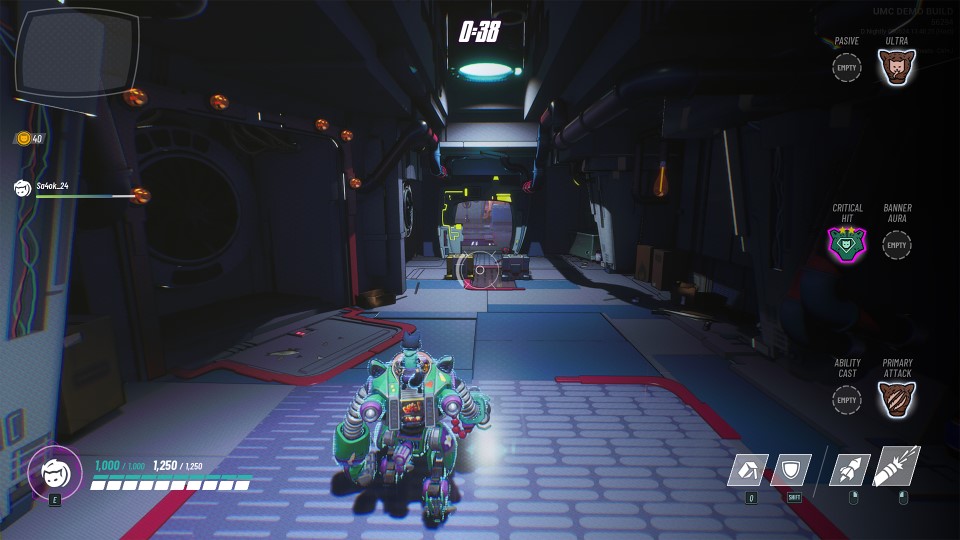Select the Primary Attack claw icon
960x540 pixels.
[897, 399]
